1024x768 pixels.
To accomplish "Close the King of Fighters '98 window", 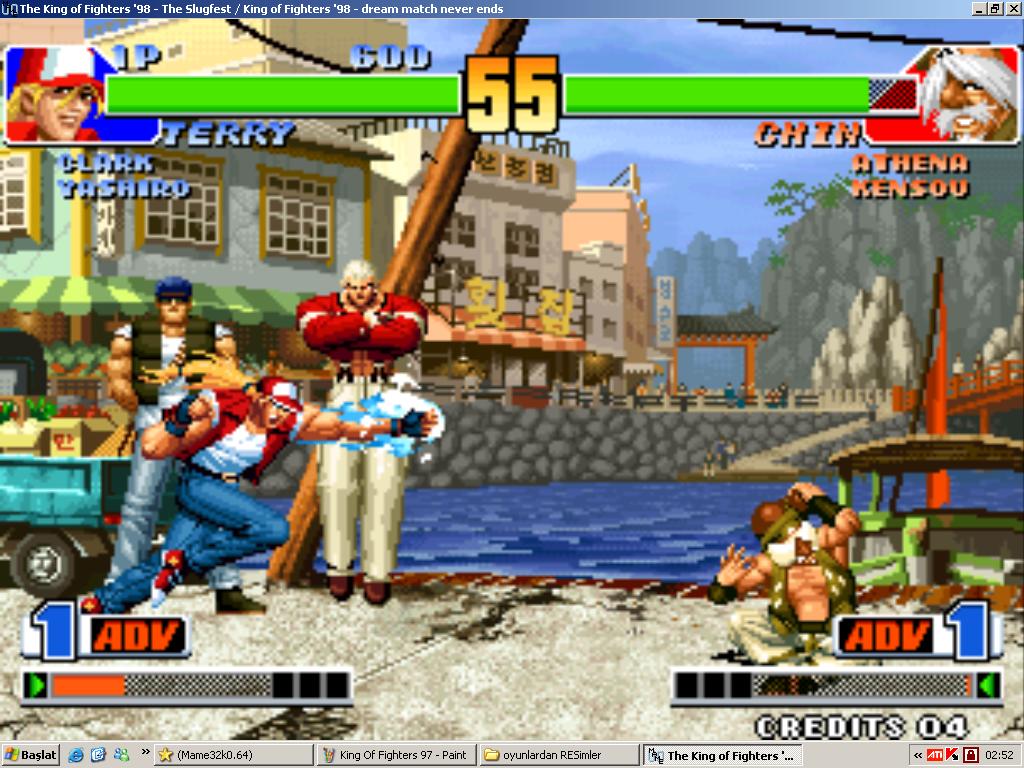I will [1012, 9].
